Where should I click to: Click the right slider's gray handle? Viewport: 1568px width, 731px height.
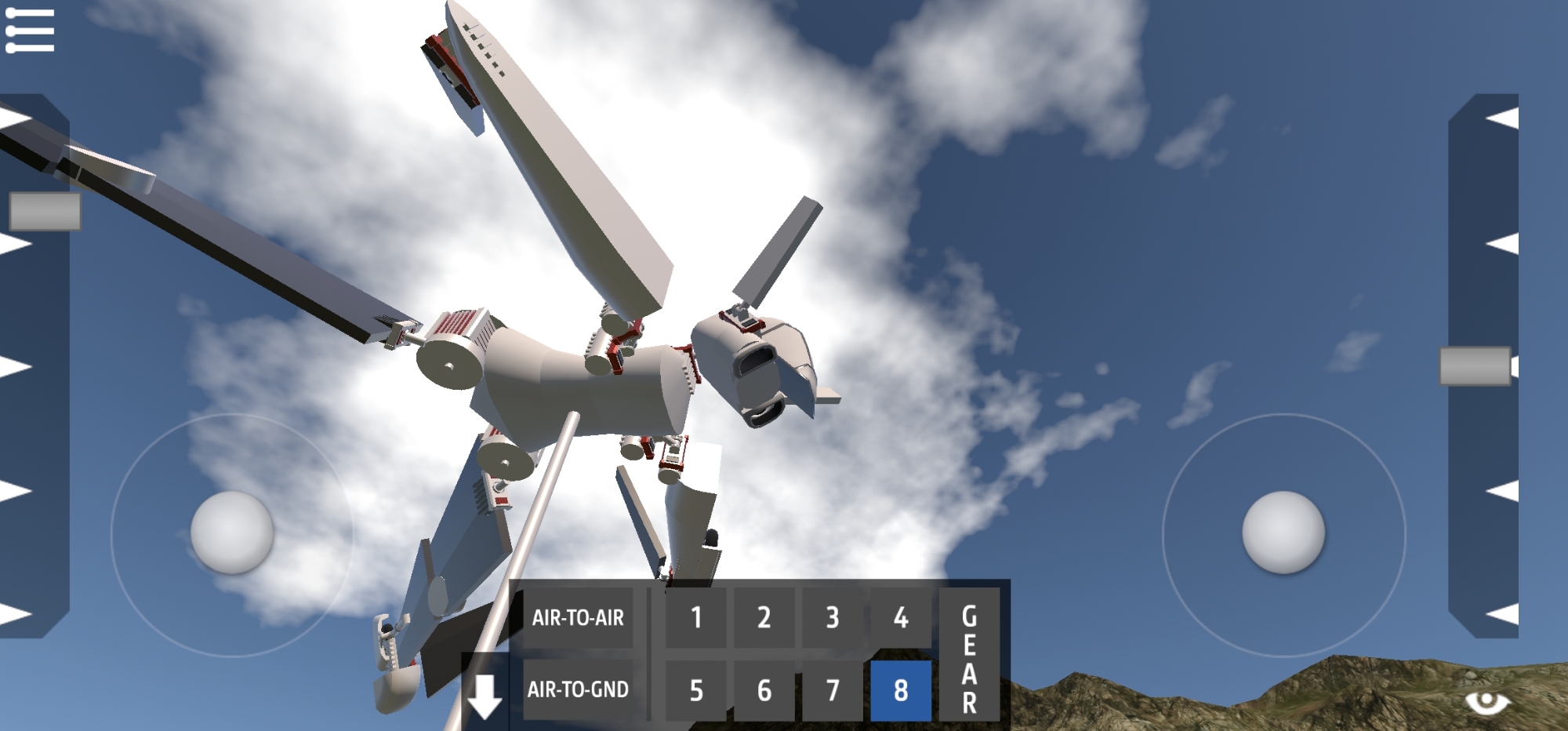click(x=1475, y=366)
